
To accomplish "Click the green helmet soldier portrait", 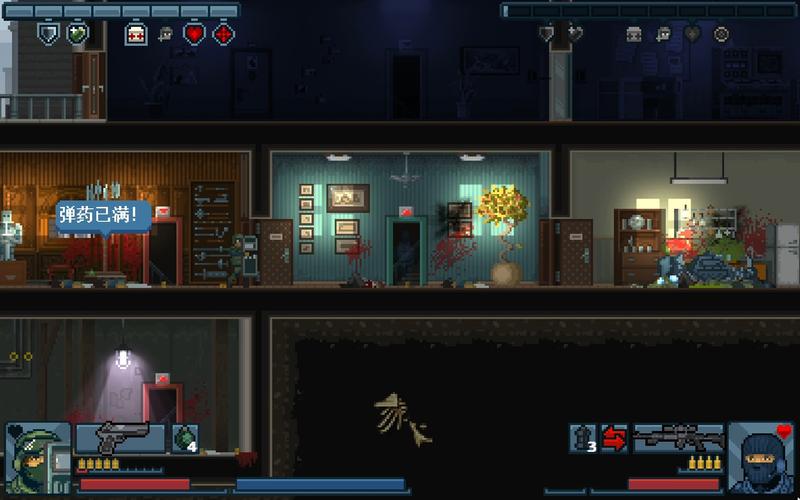I will [x=37, y=455].
